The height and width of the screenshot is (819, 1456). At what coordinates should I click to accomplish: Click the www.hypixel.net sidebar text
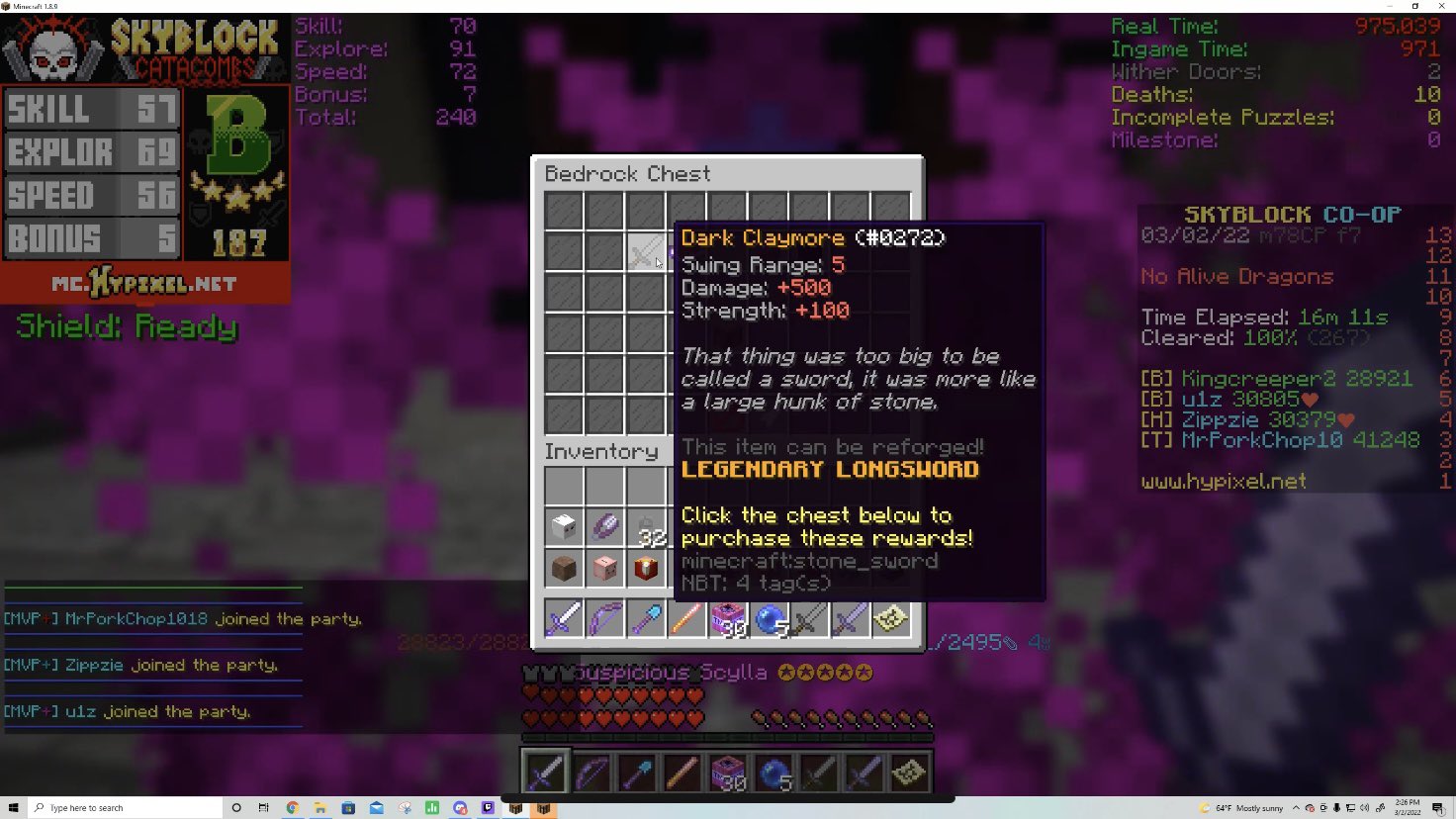tap(1224, 481)
